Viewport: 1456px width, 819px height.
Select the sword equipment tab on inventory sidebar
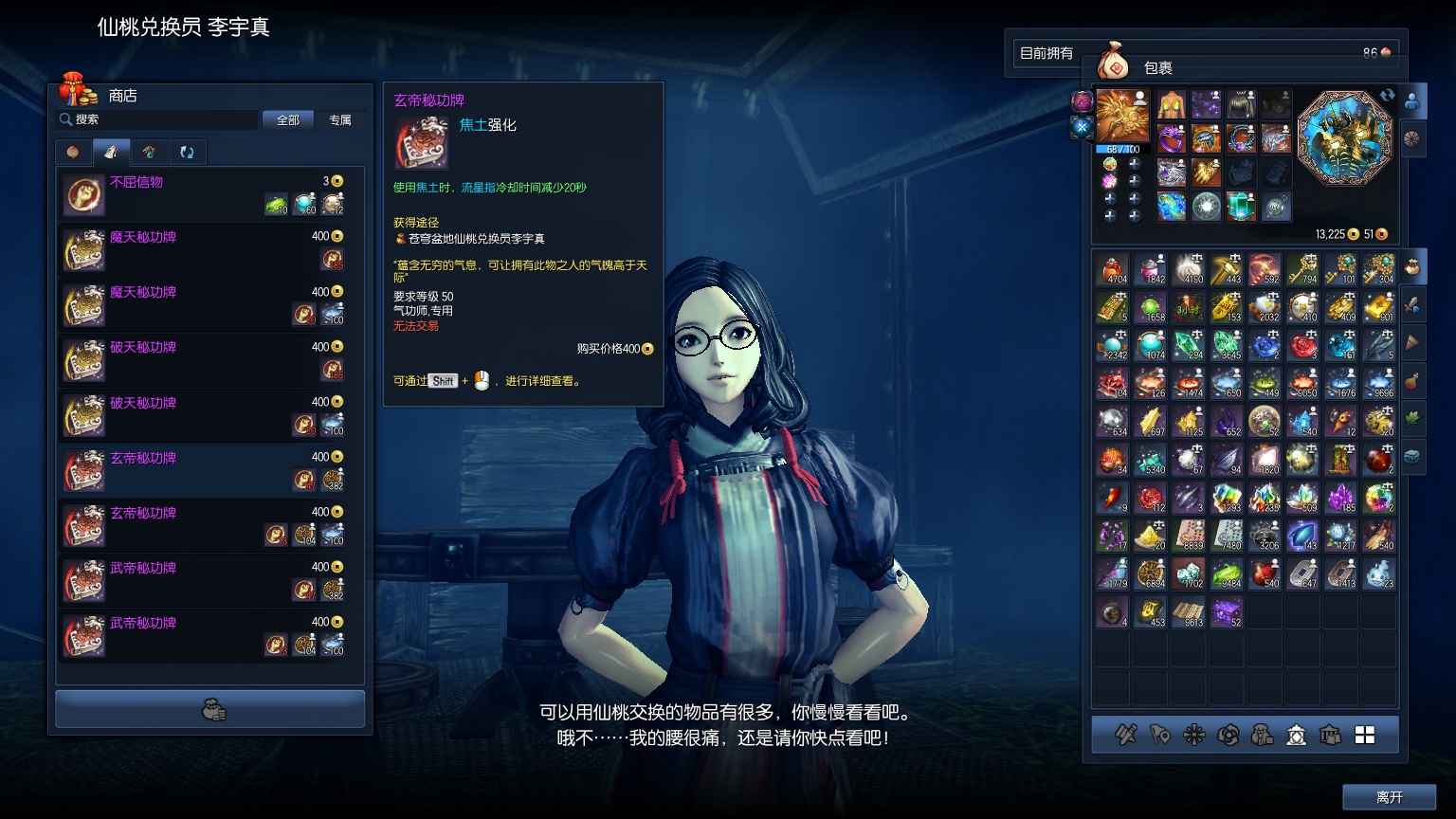click(x=1413, y=304)
